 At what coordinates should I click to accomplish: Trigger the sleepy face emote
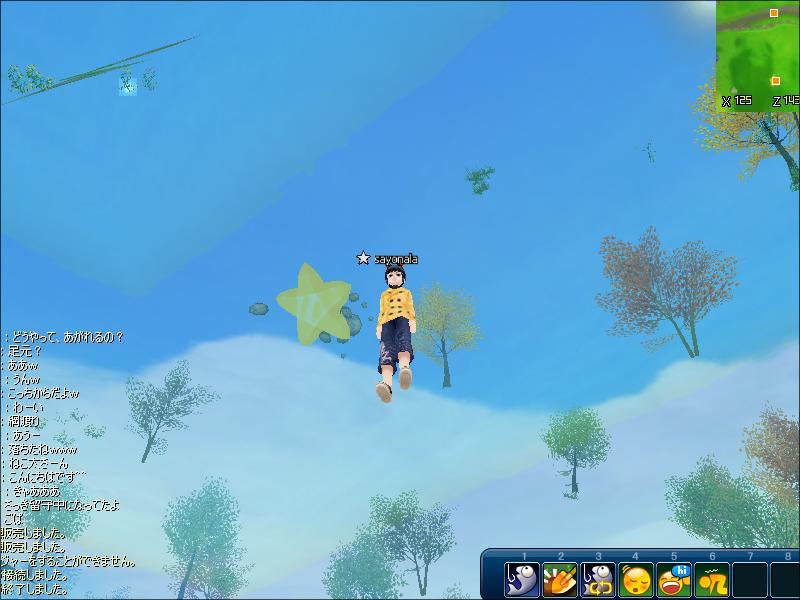(637, 580)
